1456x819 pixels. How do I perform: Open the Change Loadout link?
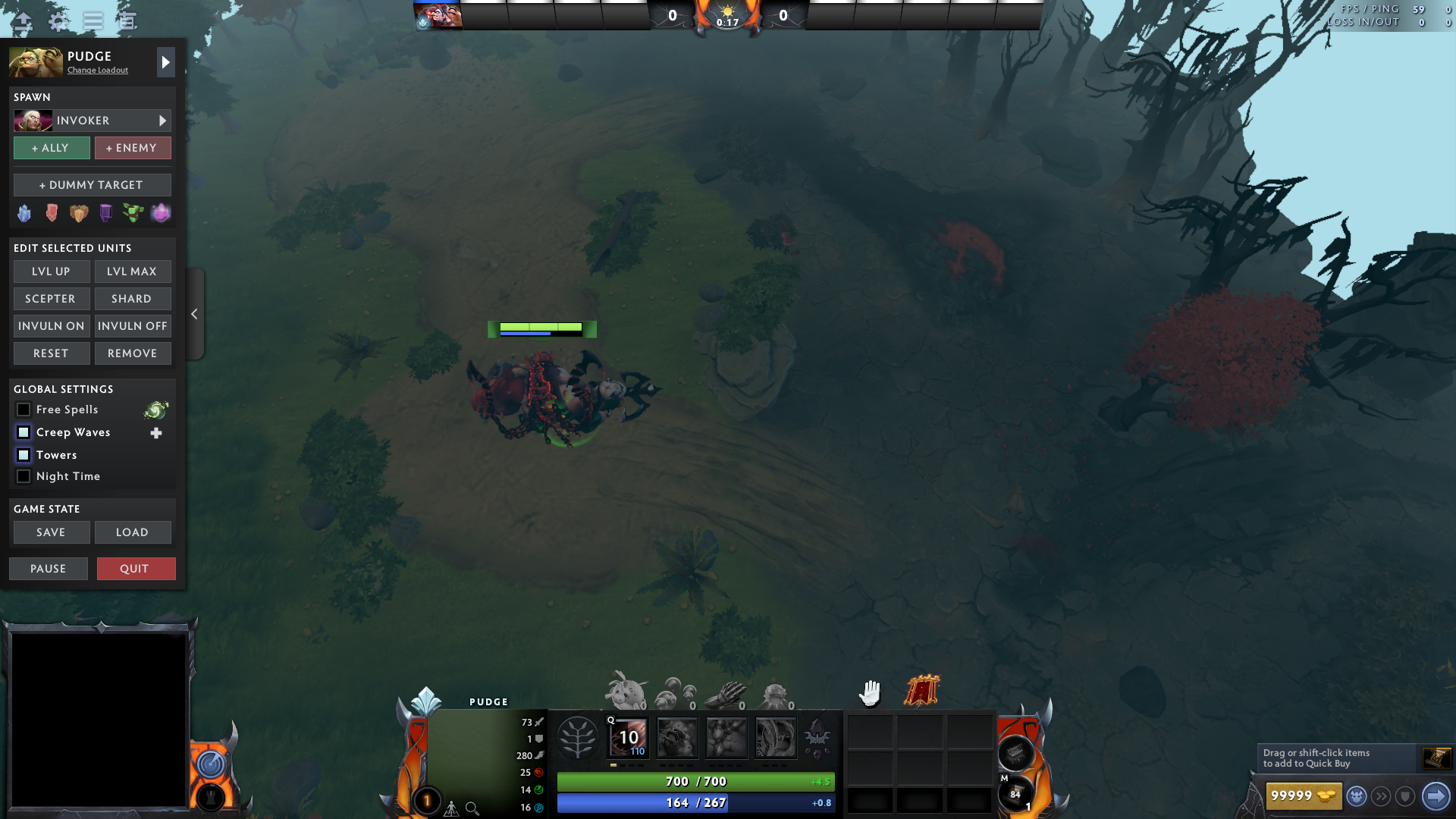[97, 70]
